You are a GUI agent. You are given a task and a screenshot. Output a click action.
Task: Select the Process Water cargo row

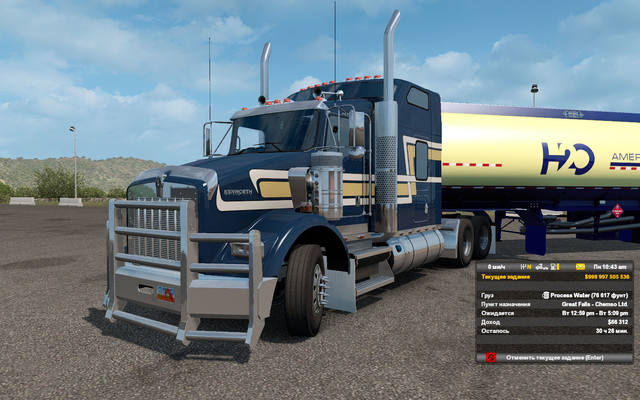[553, 295]
